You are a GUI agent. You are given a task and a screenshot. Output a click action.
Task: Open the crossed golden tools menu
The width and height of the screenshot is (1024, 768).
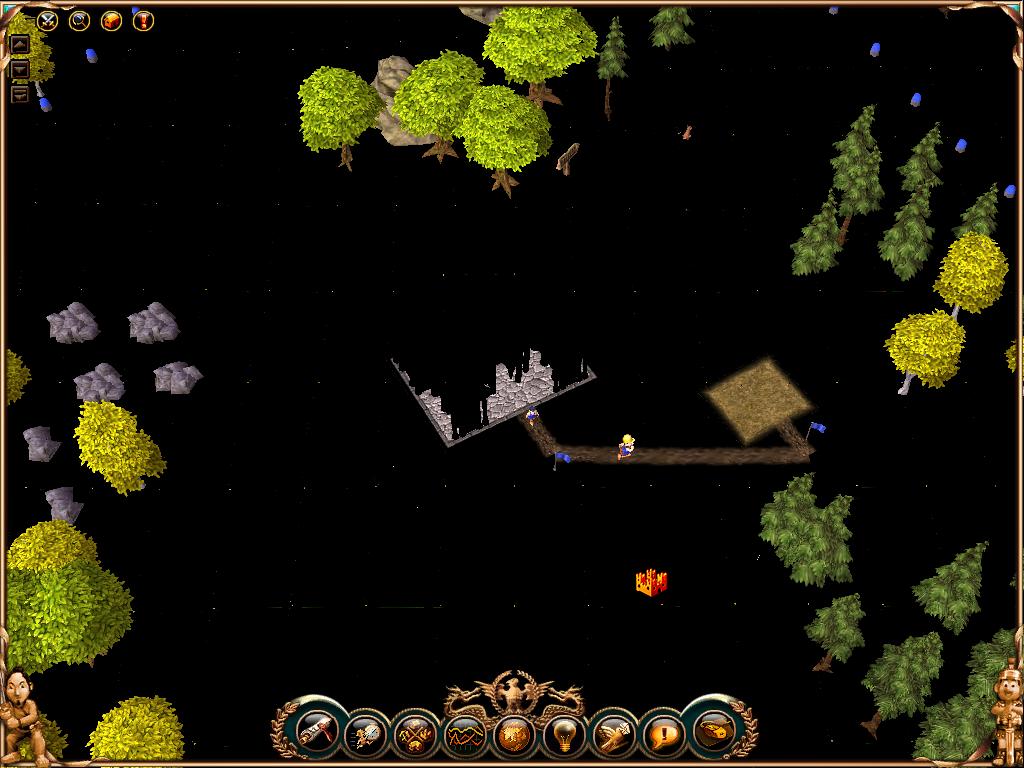click(x=414, y=737)
